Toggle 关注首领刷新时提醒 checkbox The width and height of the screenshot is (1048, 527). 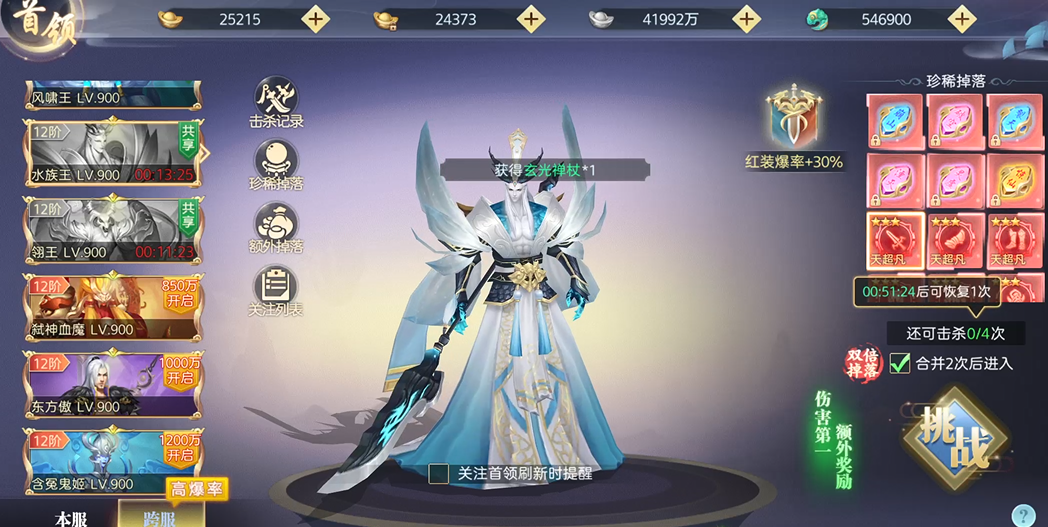pos(439,474)
